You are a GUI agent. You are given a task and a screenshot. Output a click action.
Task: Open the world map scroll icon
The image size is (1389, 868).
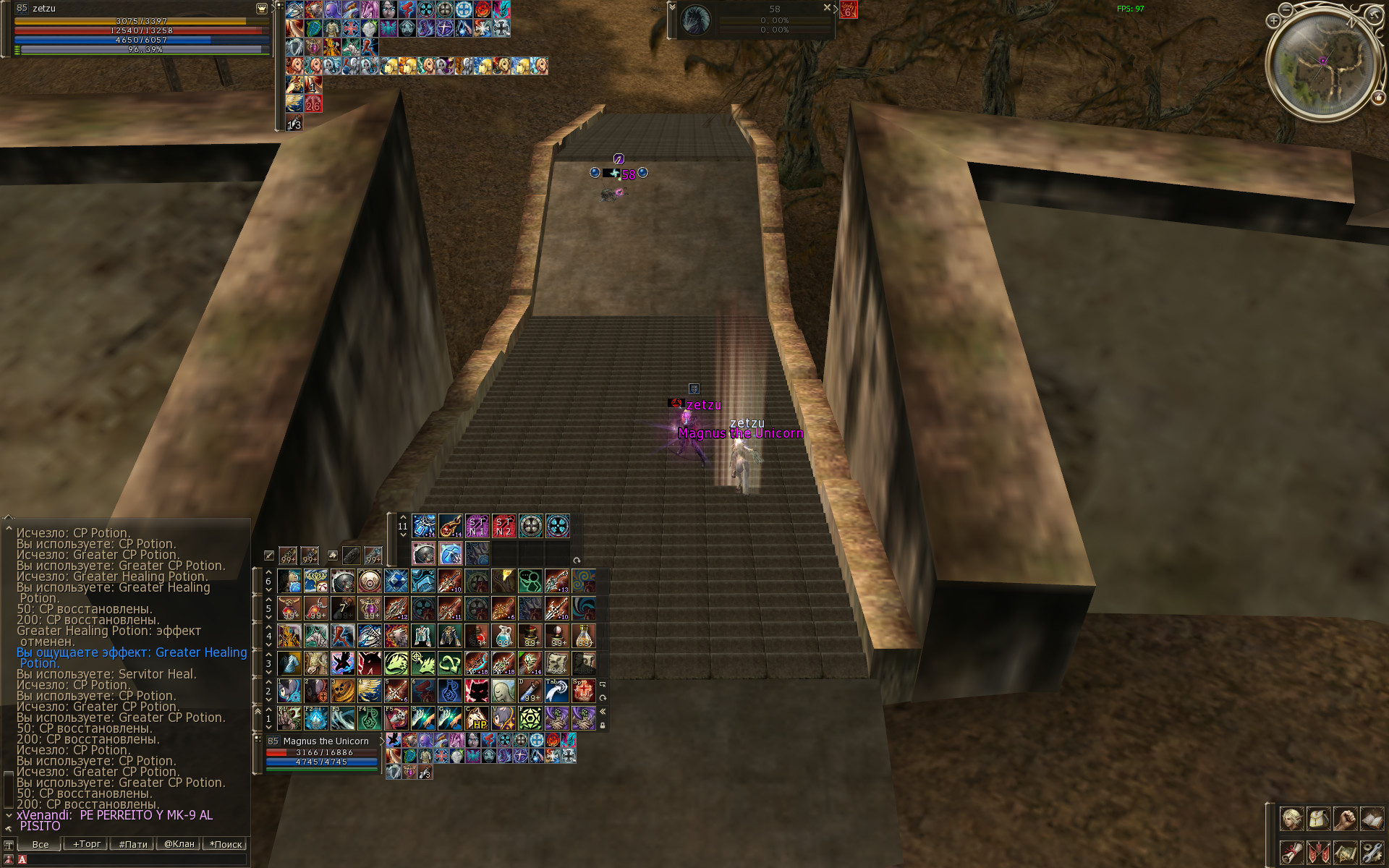click(x=1345, y=852)
